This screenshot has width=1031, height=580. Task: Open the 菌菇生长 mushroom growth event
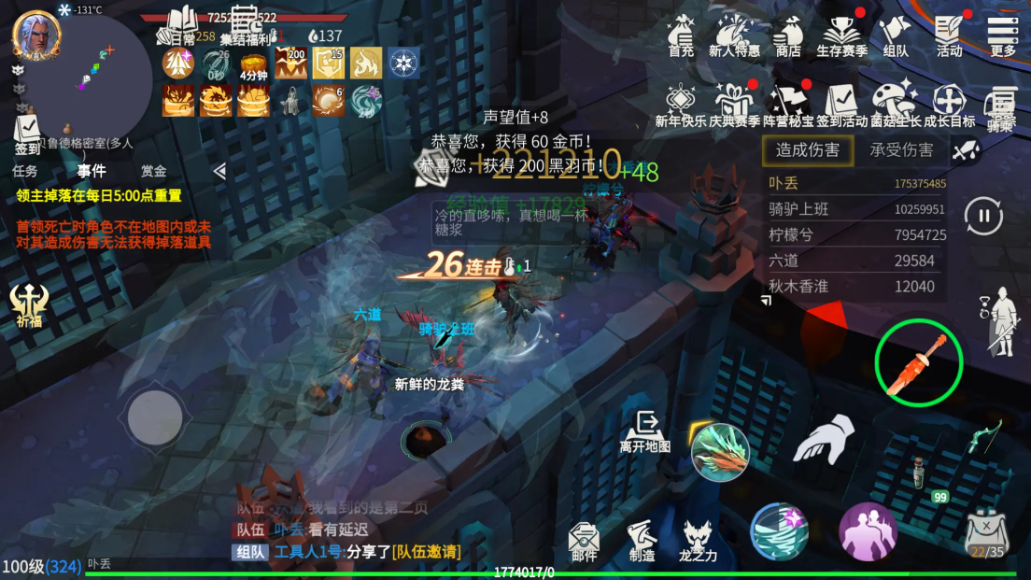tap(894, 104)
